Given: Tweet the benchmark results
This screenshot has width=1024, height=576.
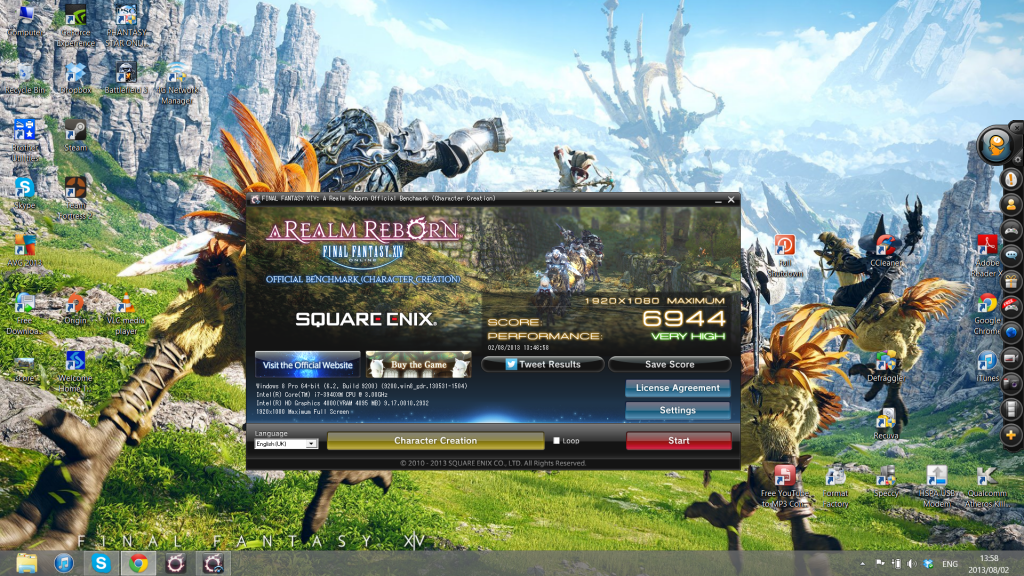Looking at the screenshot, I should point(542,365).
